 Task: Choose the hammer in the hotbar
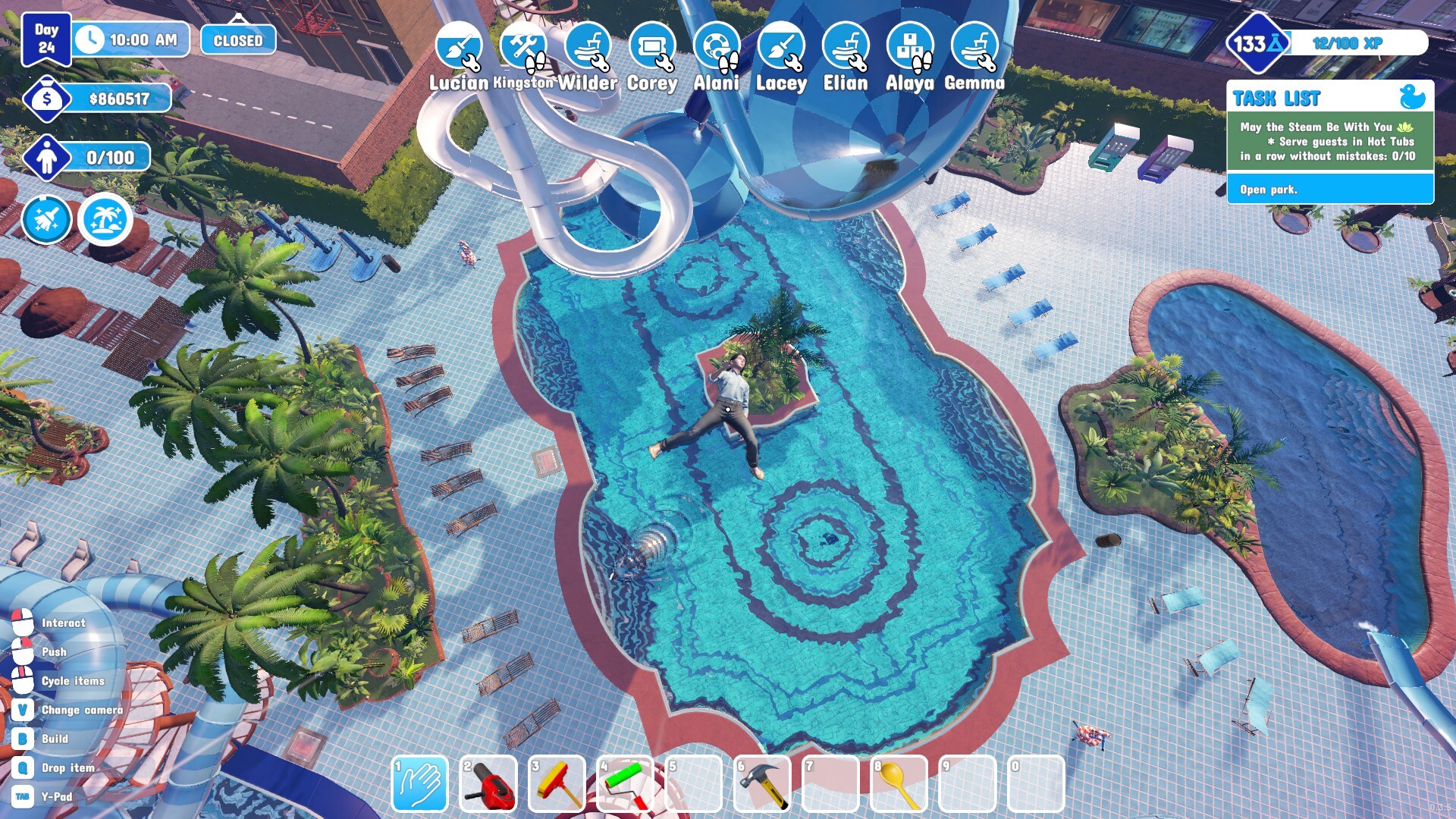pyautogui.click(x=762, y=784)
